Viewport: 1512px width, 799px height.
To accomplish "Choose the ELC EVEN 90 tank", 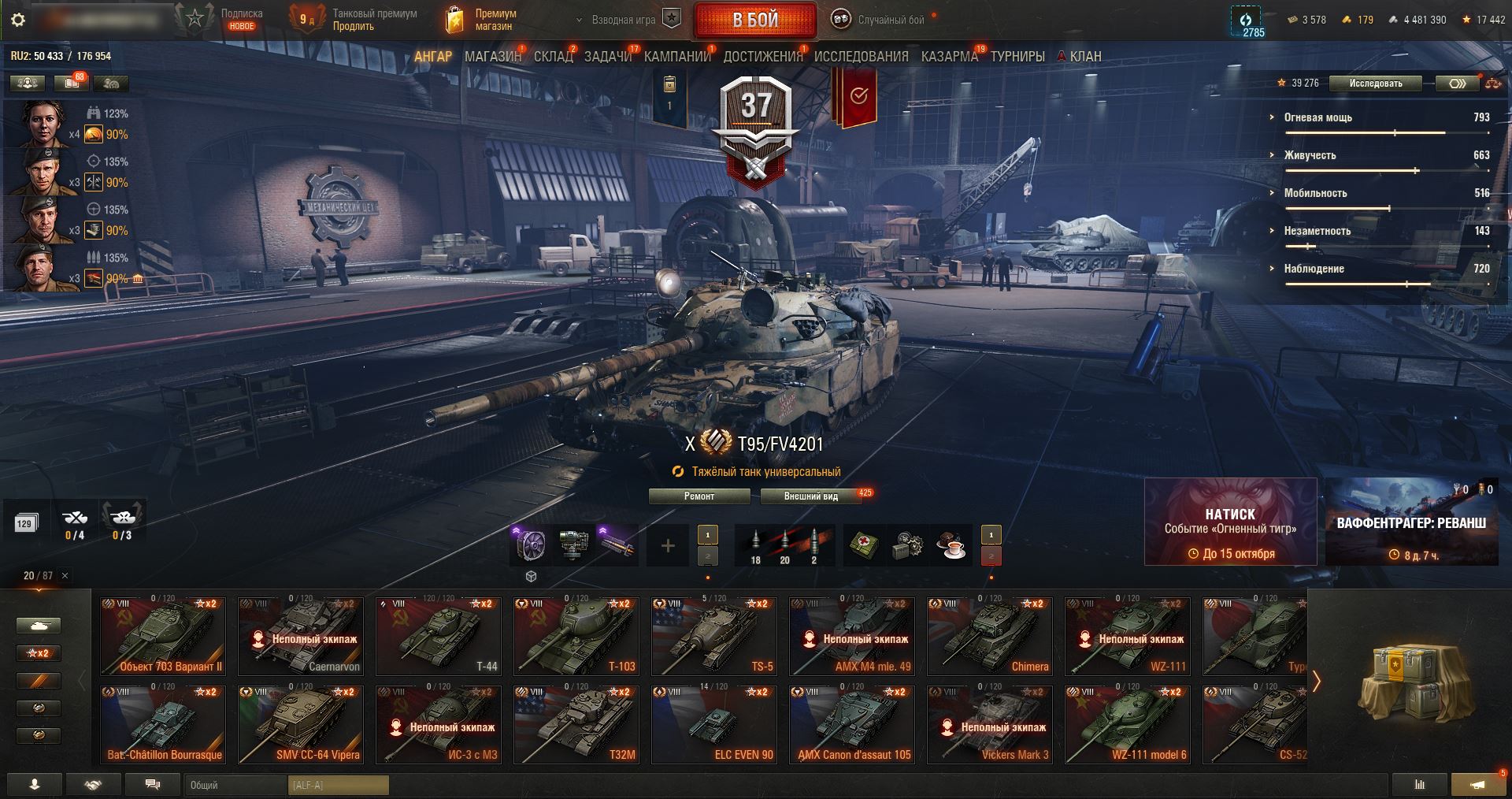I will 714,724.
